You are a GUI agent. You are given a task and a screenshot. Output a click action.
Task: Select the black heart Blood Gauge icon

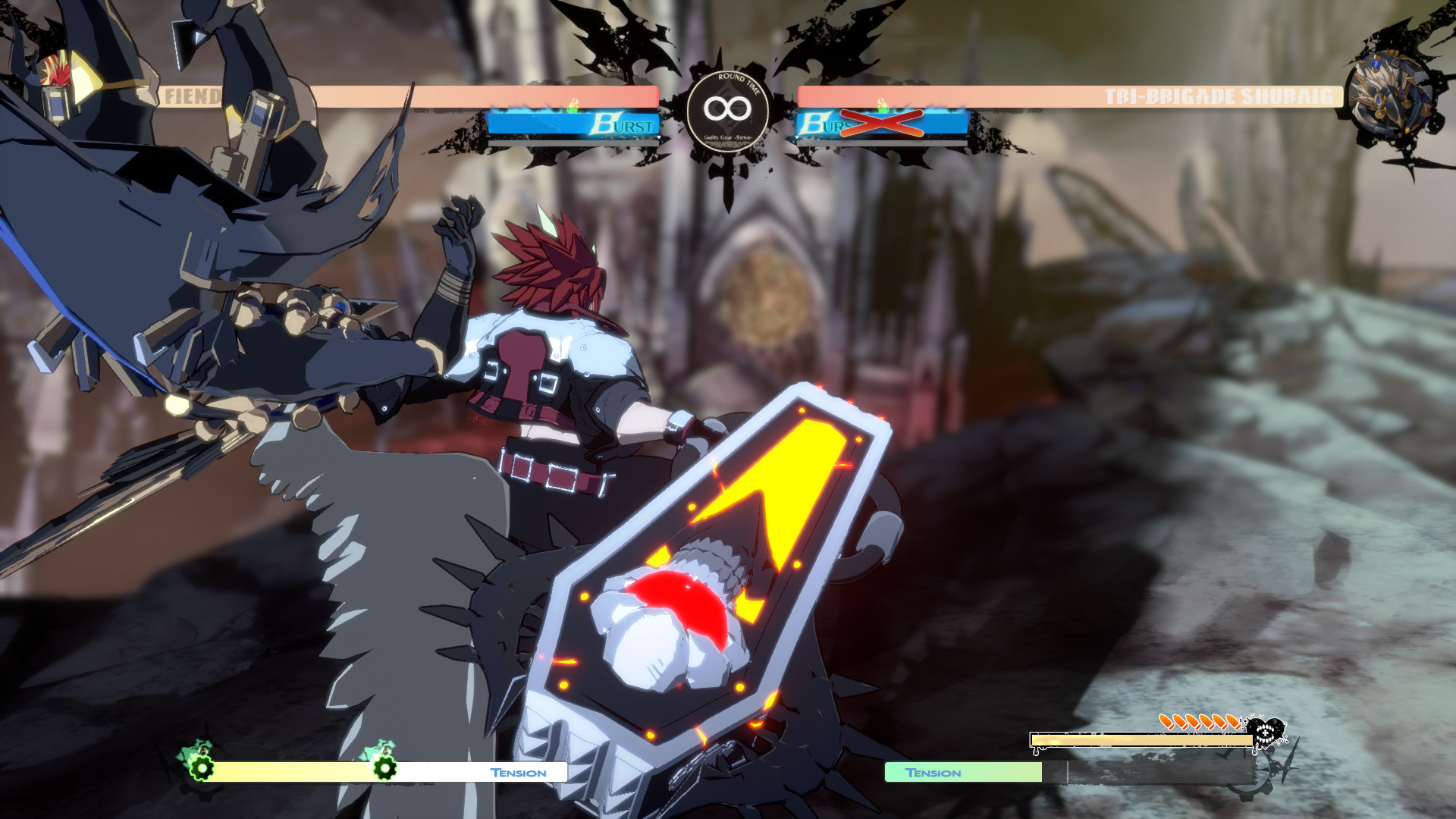pos(1265,730)
